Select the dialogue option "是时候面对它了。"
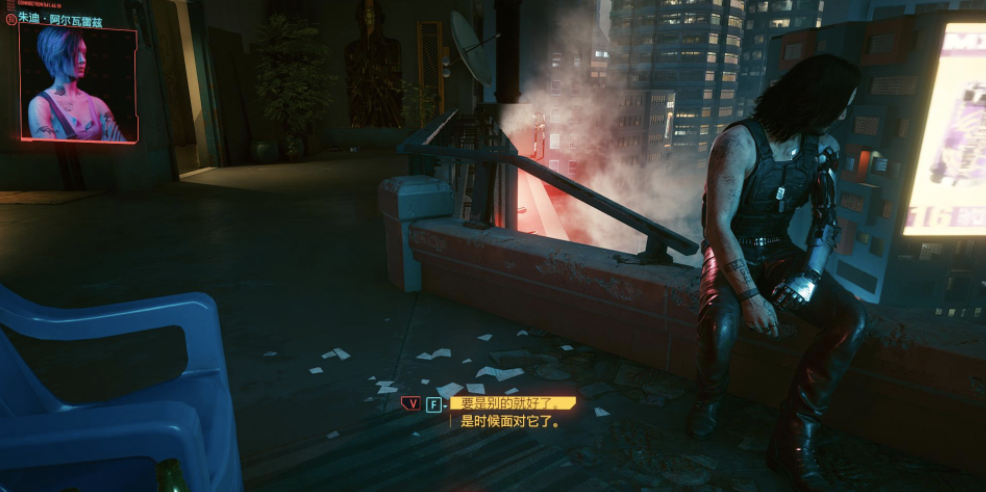 click(508, 422)
